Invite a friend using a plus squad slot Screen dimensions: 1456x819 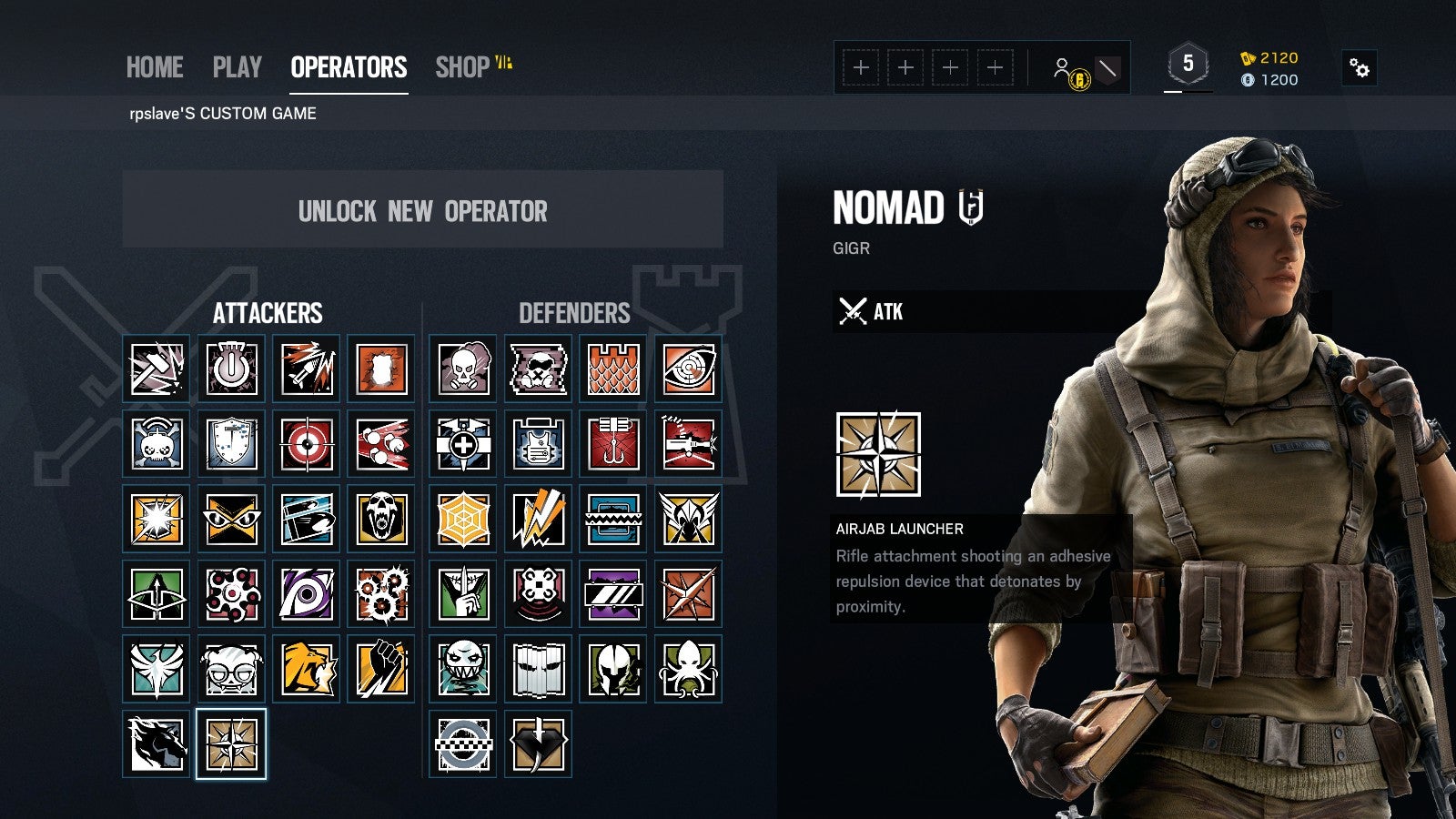pos(860,66)
